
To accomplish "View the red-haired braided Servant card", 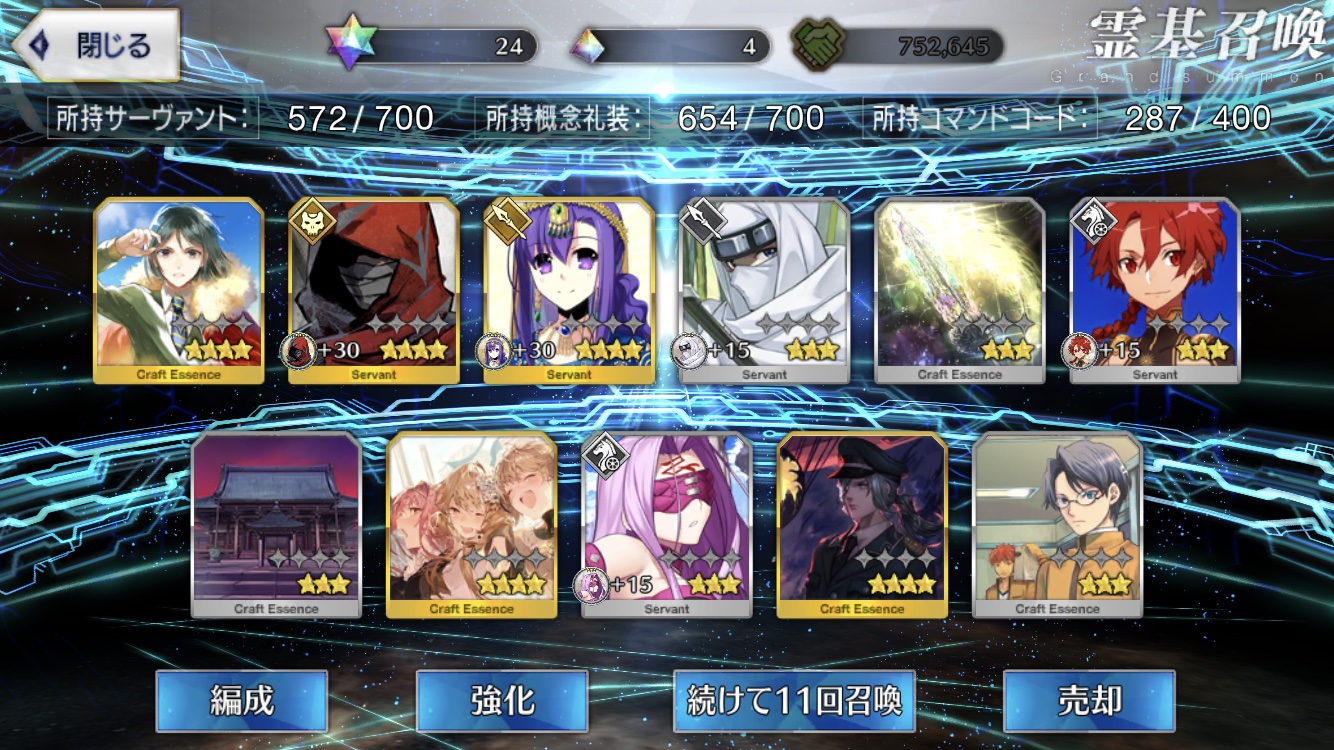I will [1154, 290].
